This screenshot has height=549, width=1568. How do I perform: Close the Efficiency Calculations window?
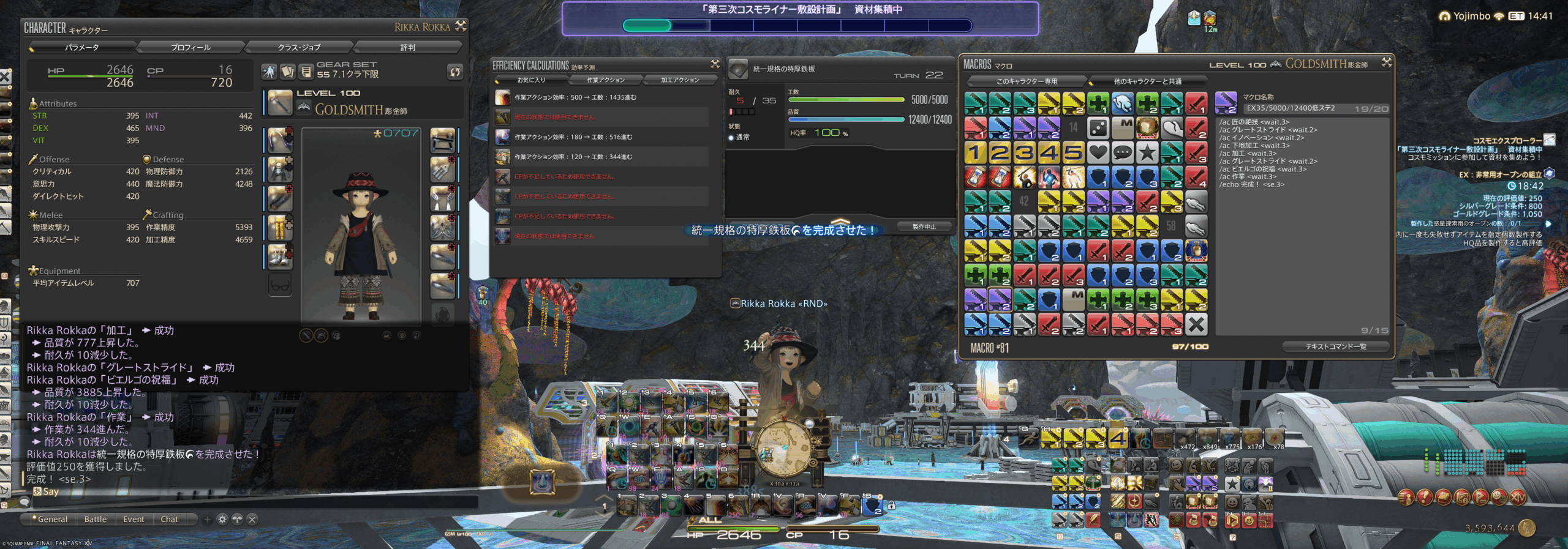click(715, 64)
